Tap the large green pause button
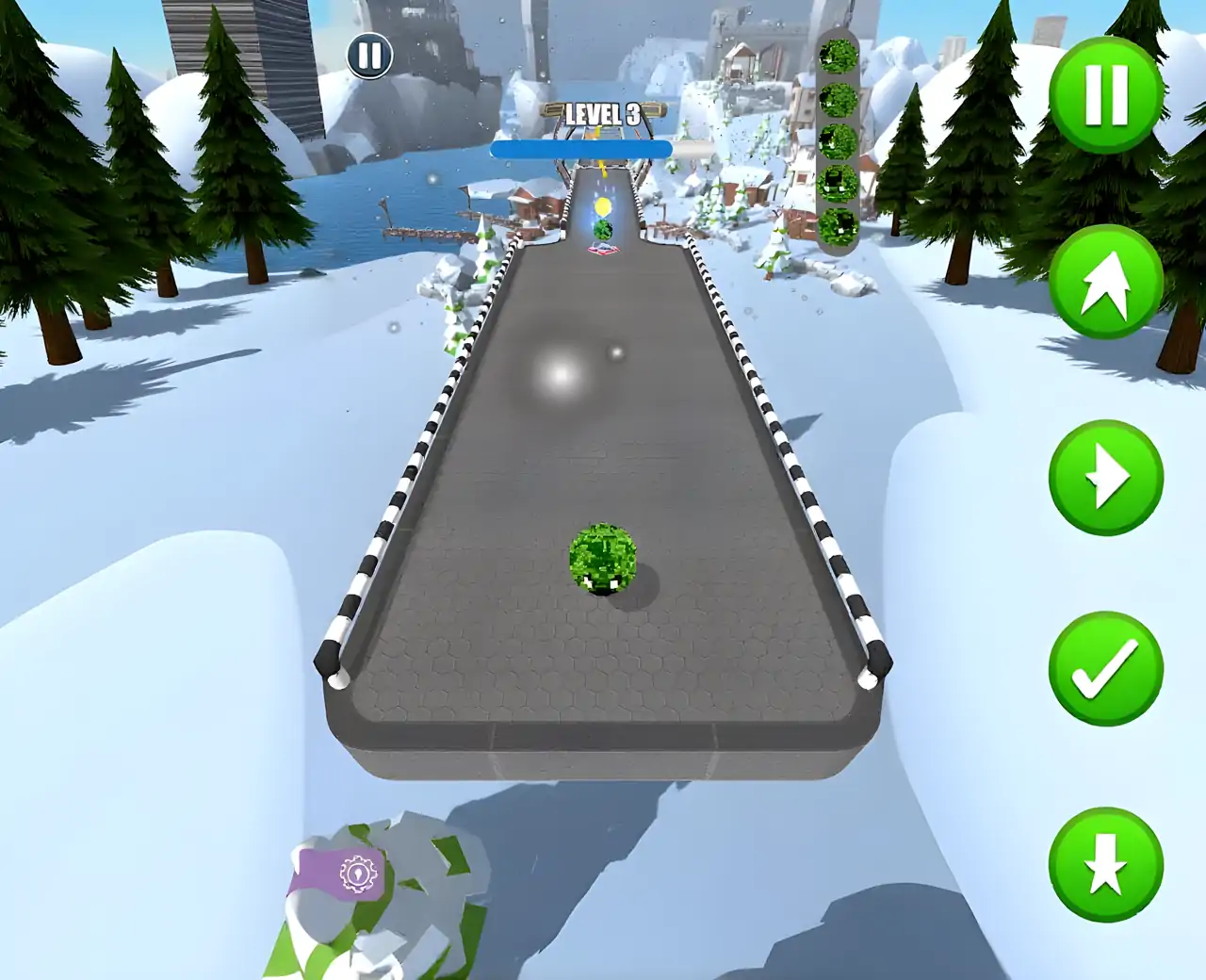Image resolution: width=1206 pixels, height=980 pixels. pyautogui.click(x=1105, y=94)
